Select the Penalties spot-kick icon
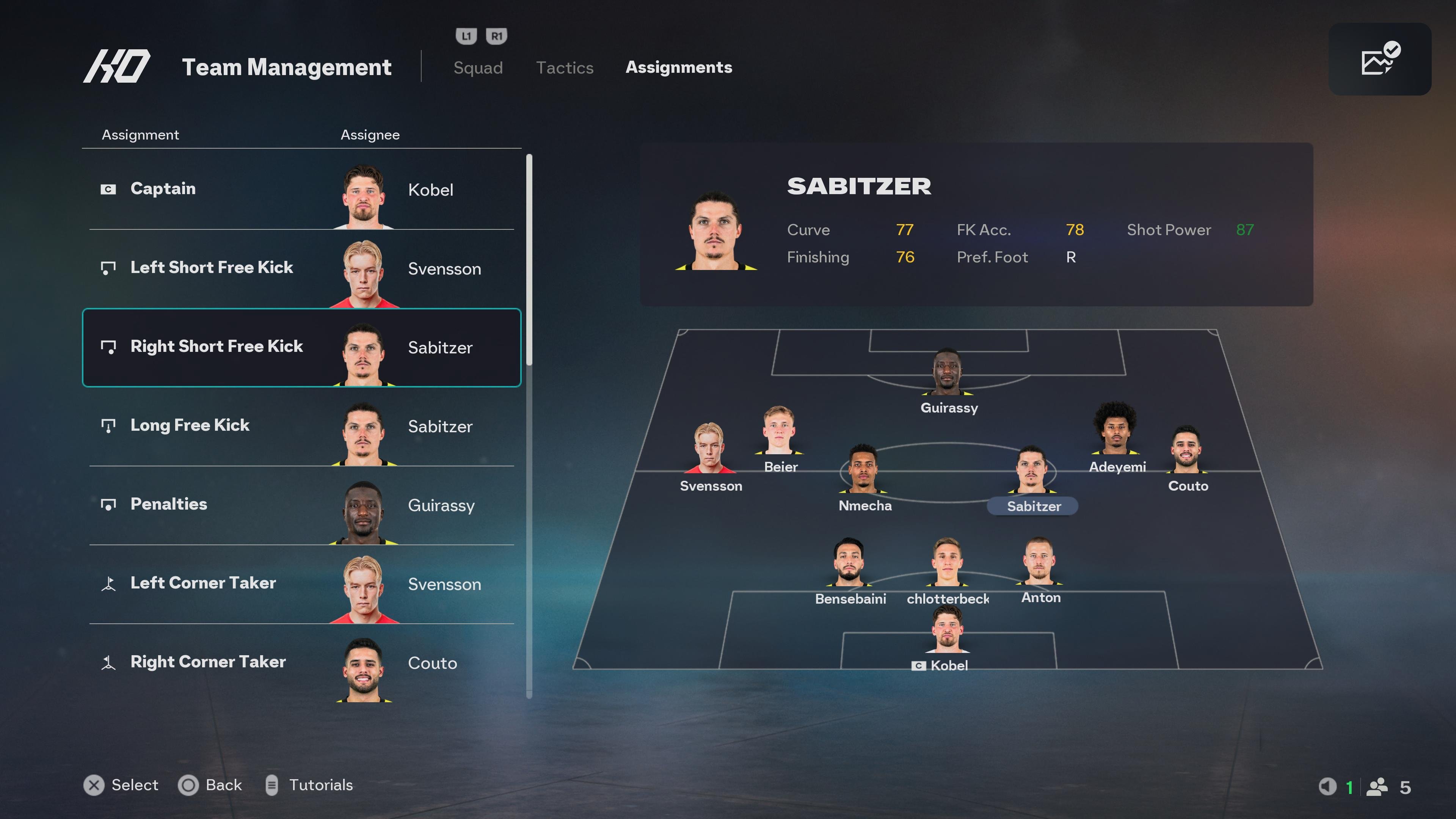 click(108, 504)
